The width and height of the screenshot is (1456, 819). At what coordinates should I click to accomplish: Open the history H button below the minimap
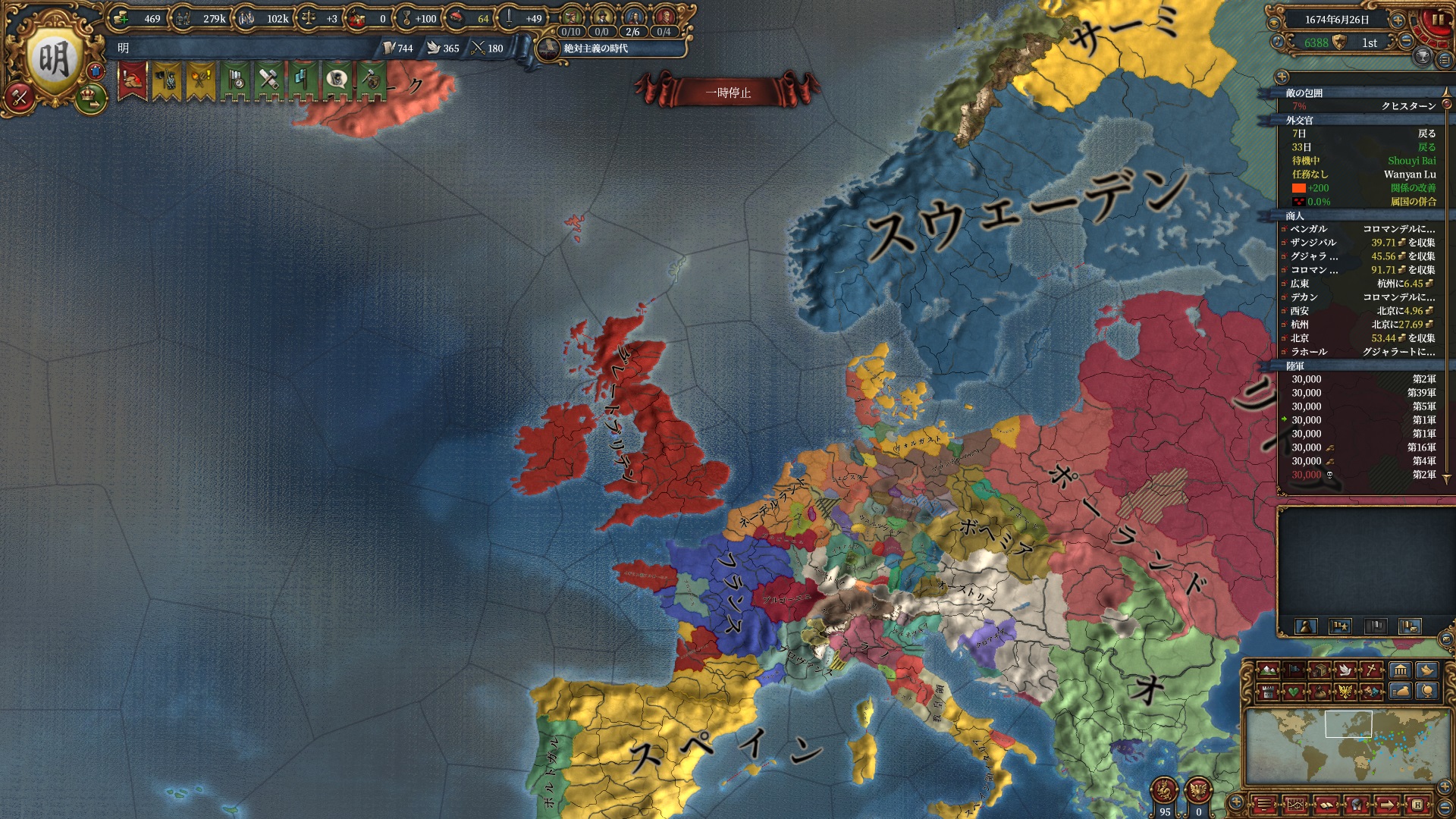(1417, 804)
